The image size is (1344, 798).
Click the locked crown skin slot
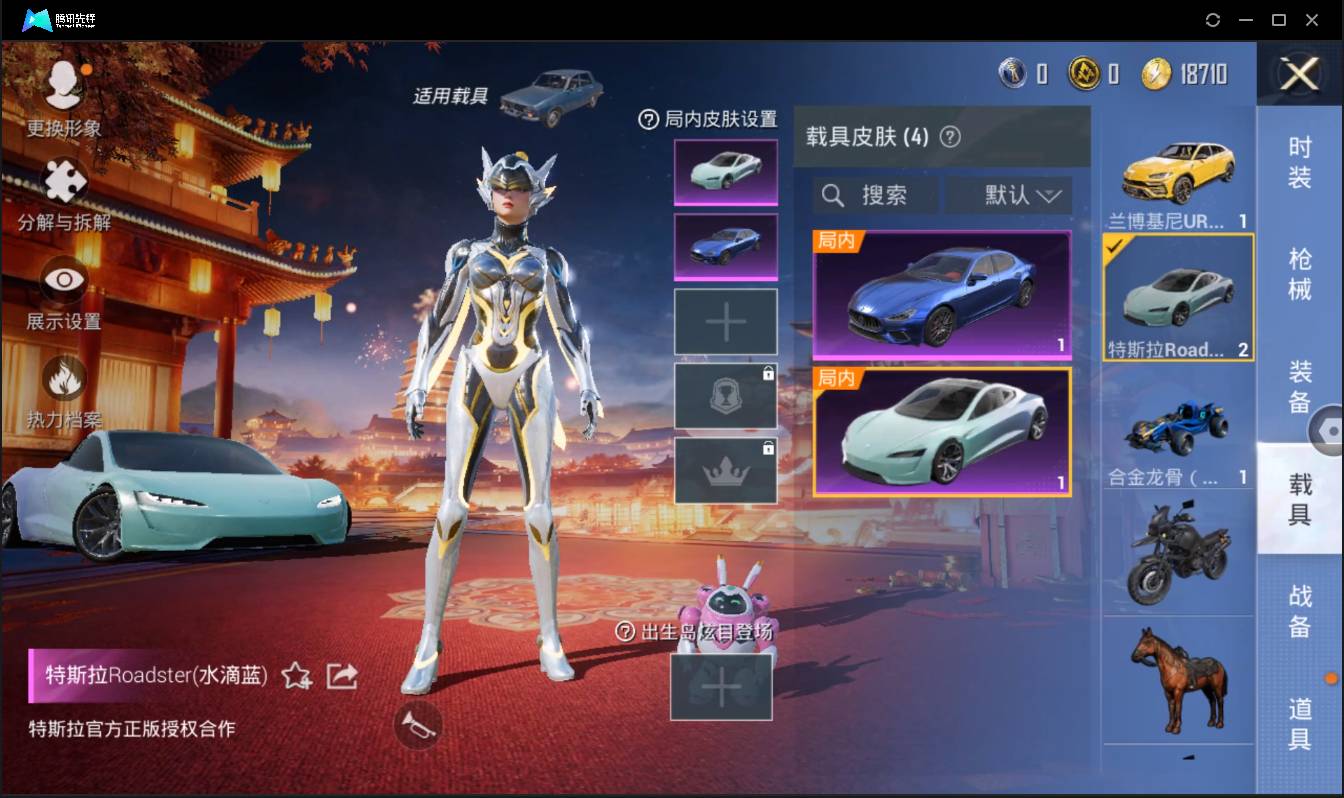(x=725, y=468)
